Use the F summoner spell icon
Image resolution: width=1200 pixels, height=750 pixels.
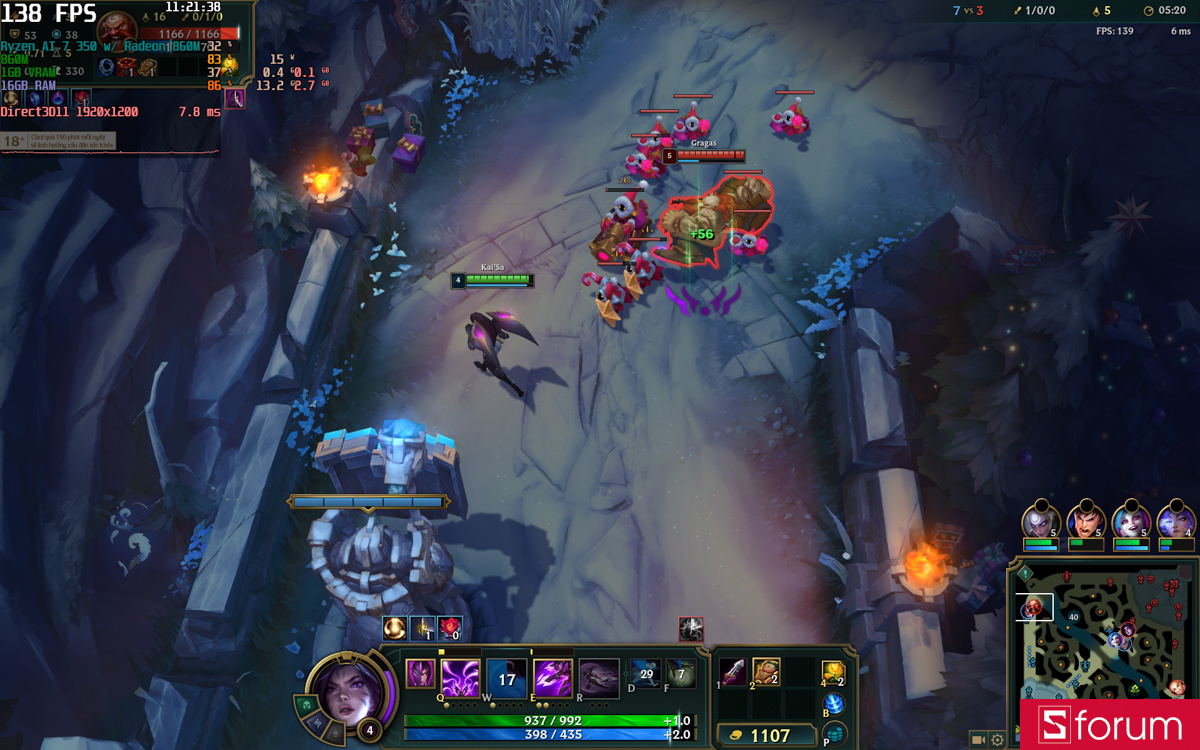point(681,673)
